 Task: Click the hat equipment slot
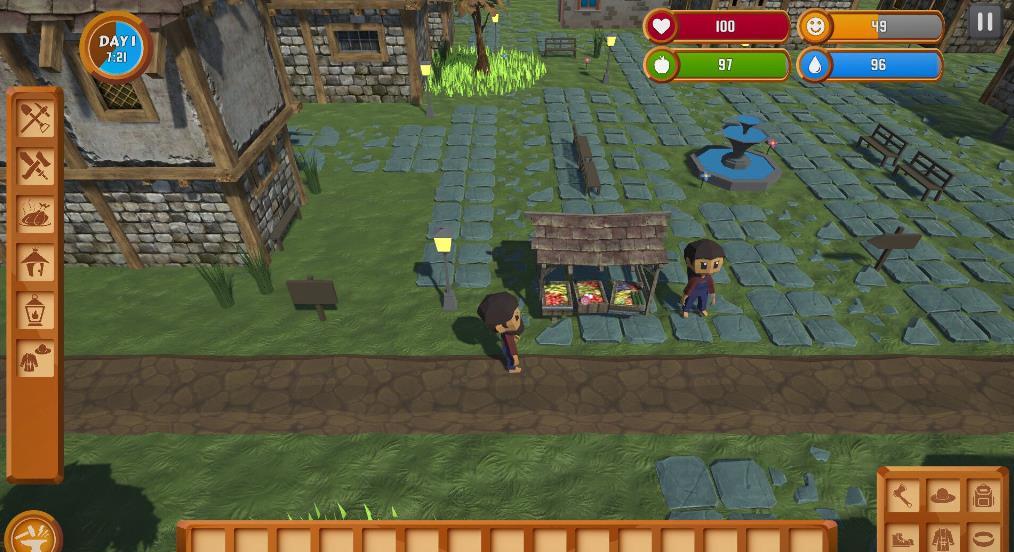point(943,495)
